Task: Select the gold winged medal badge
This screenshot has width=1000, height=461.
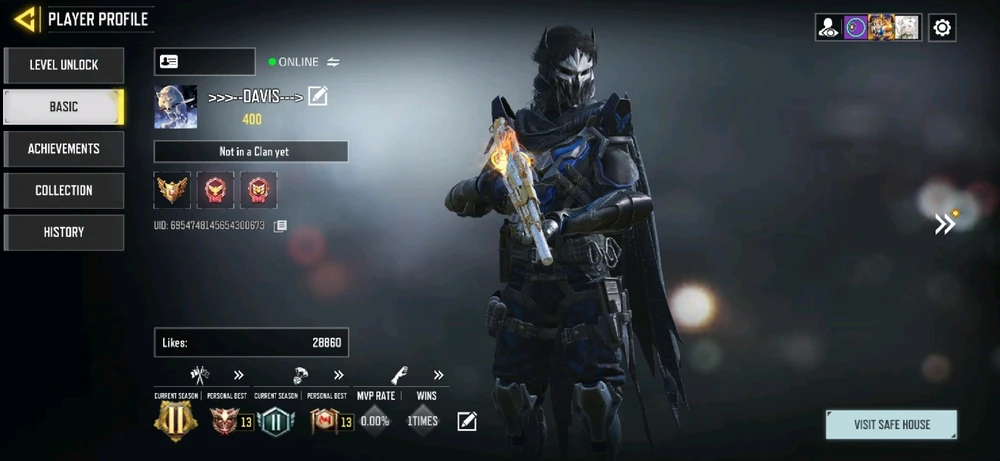Action: point(171,189)
